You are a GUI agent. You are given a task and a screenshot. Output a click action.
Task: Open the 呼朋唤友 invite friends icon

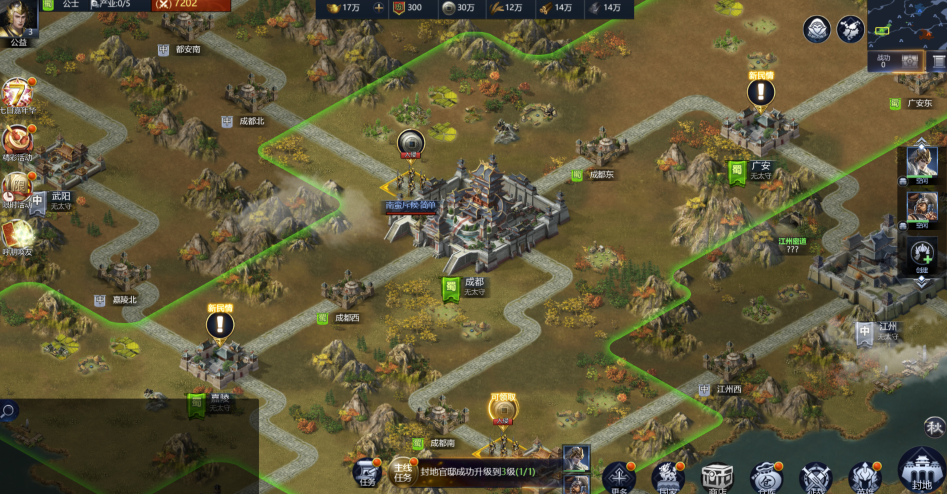click(17, 233)
